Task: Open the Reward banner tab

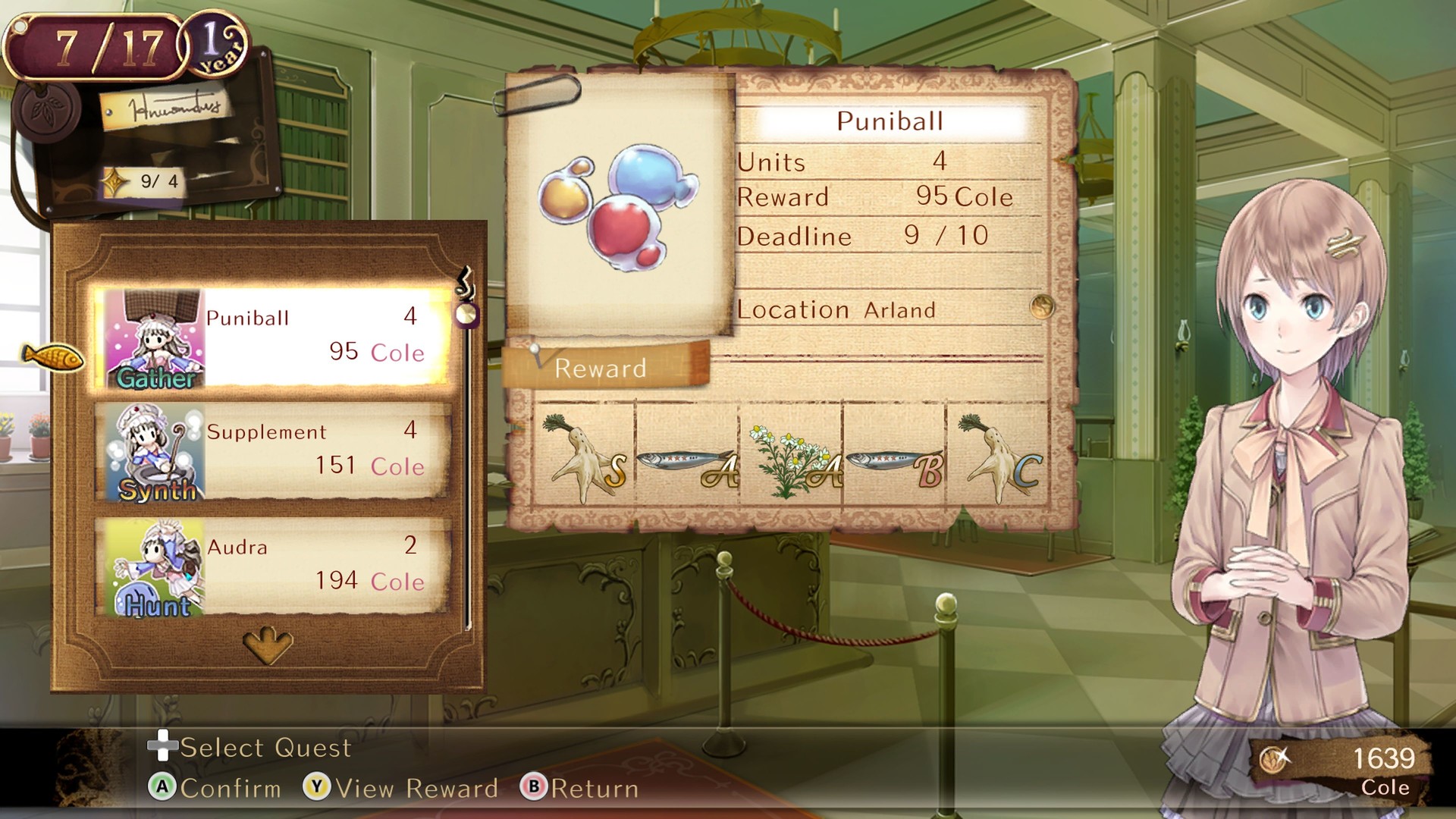Action: 601,369
